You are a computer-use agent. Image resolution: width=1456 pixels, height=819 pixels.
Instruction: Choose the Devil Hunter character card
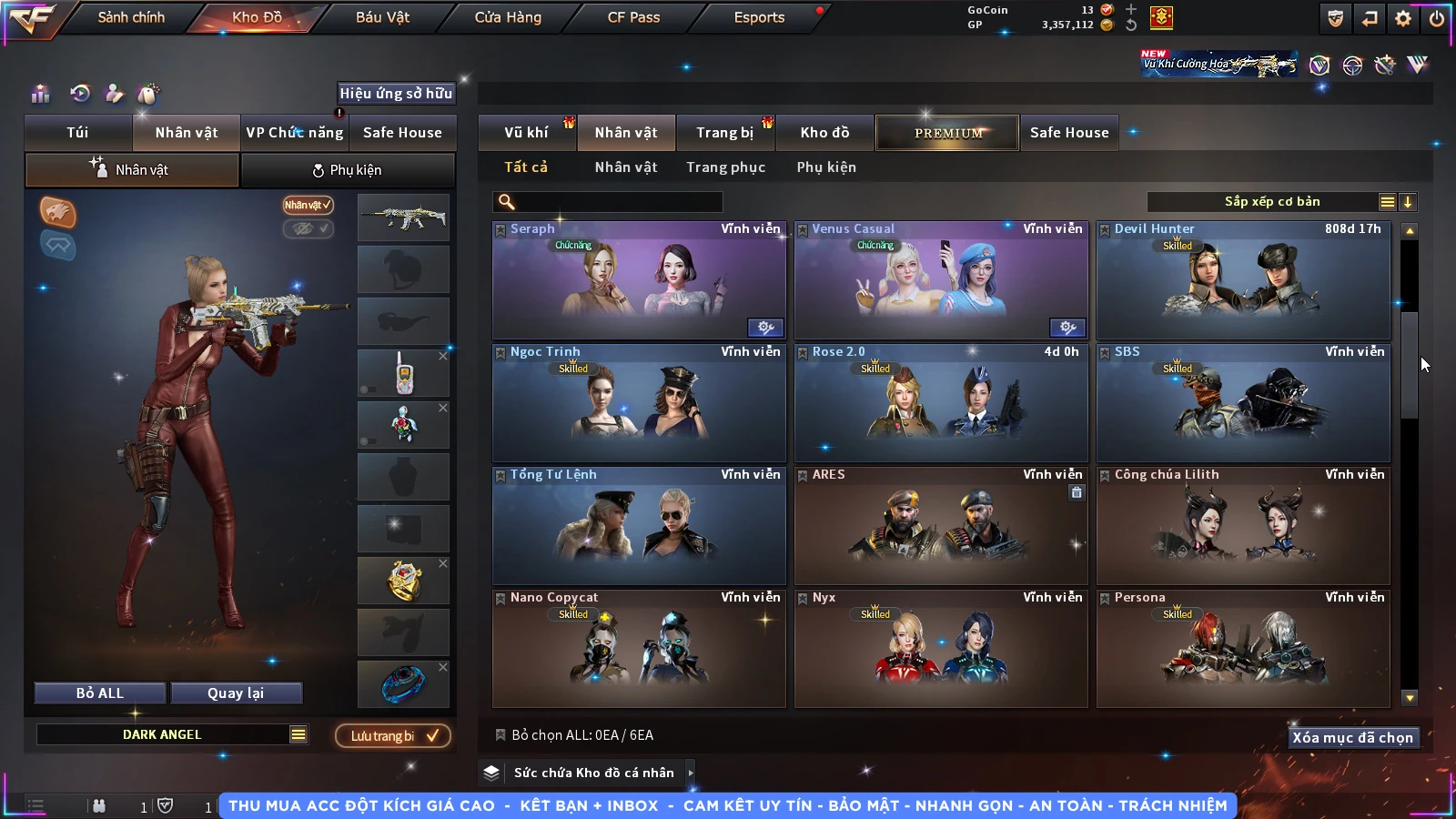point(1243,280)
